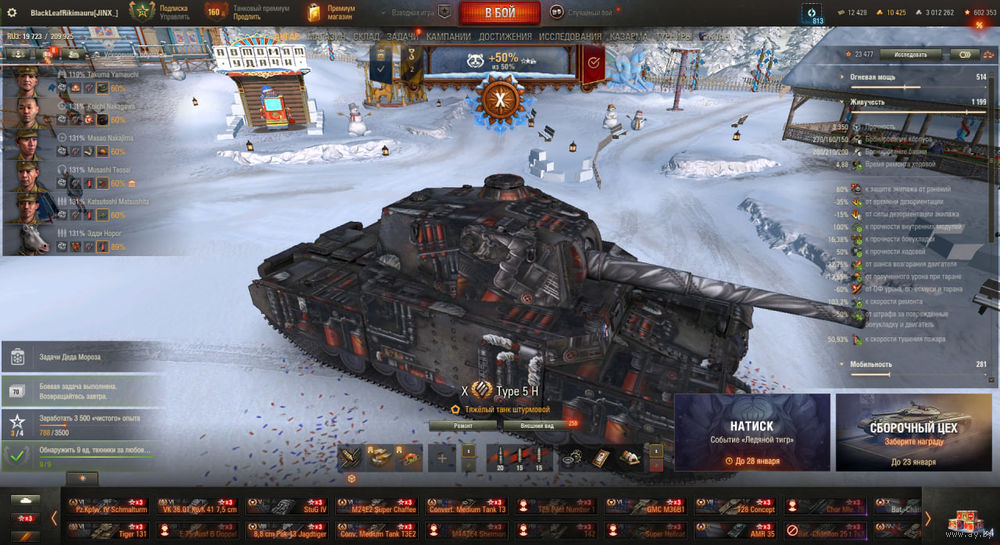The image size is (1000, 545).
Task: Open Внешний вид tank customization
Action: pos(537,425)
